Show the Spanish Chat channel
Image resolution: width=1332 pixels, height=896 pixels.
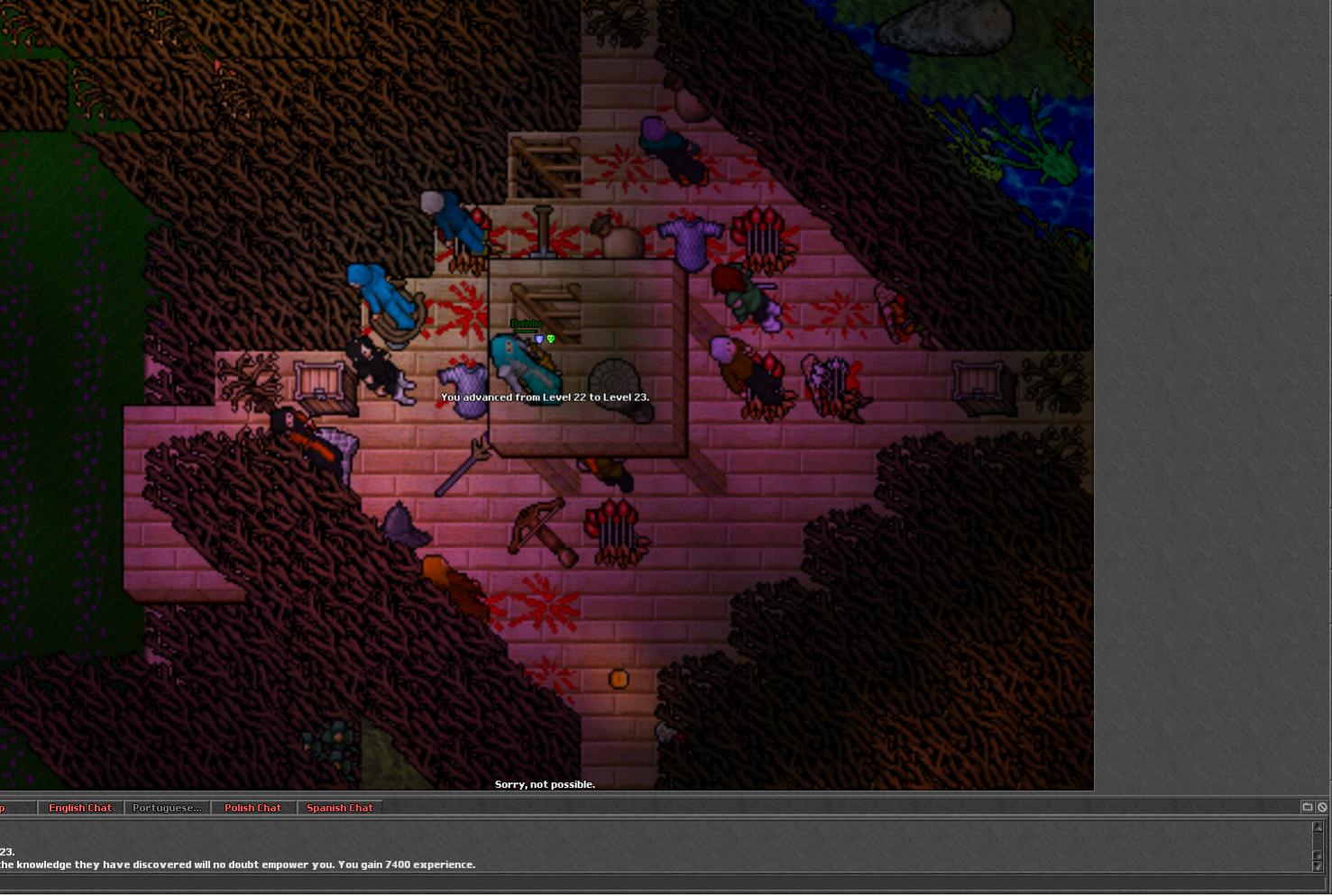point(339,808)
